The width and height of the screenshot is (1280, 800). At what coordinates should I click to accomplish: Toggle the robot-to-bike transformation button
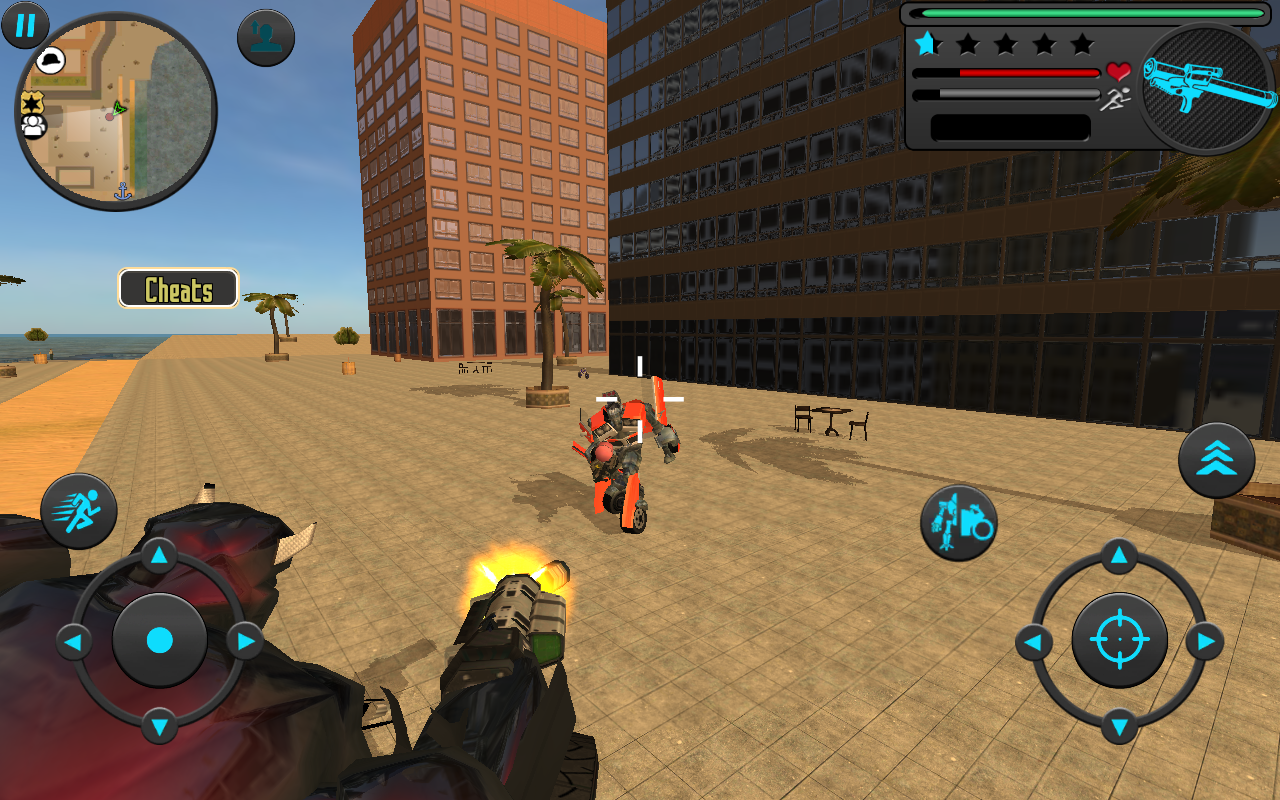coord(957,523)
